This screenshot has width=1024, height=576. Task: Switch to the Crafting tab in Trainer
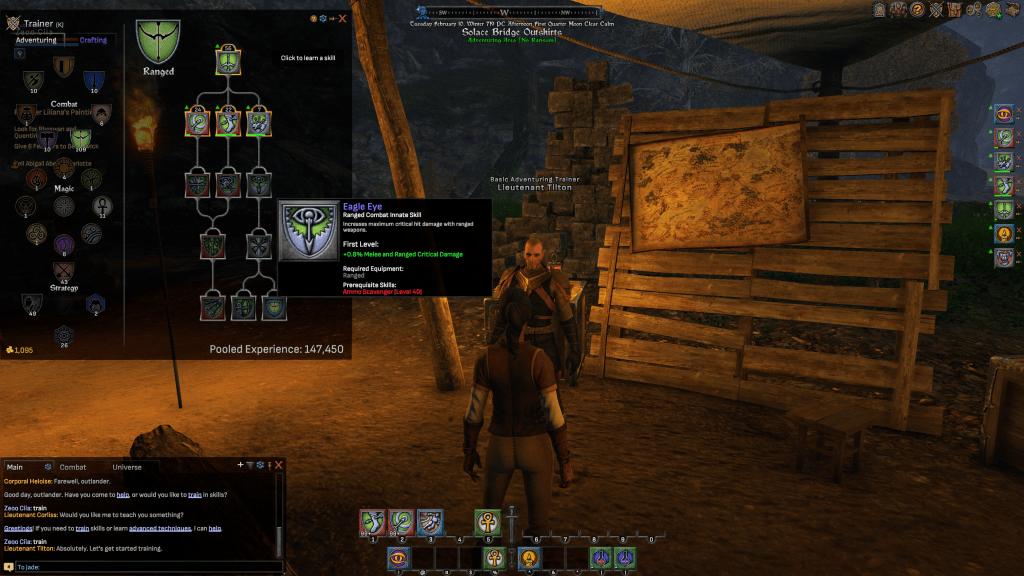pos(93,40)
